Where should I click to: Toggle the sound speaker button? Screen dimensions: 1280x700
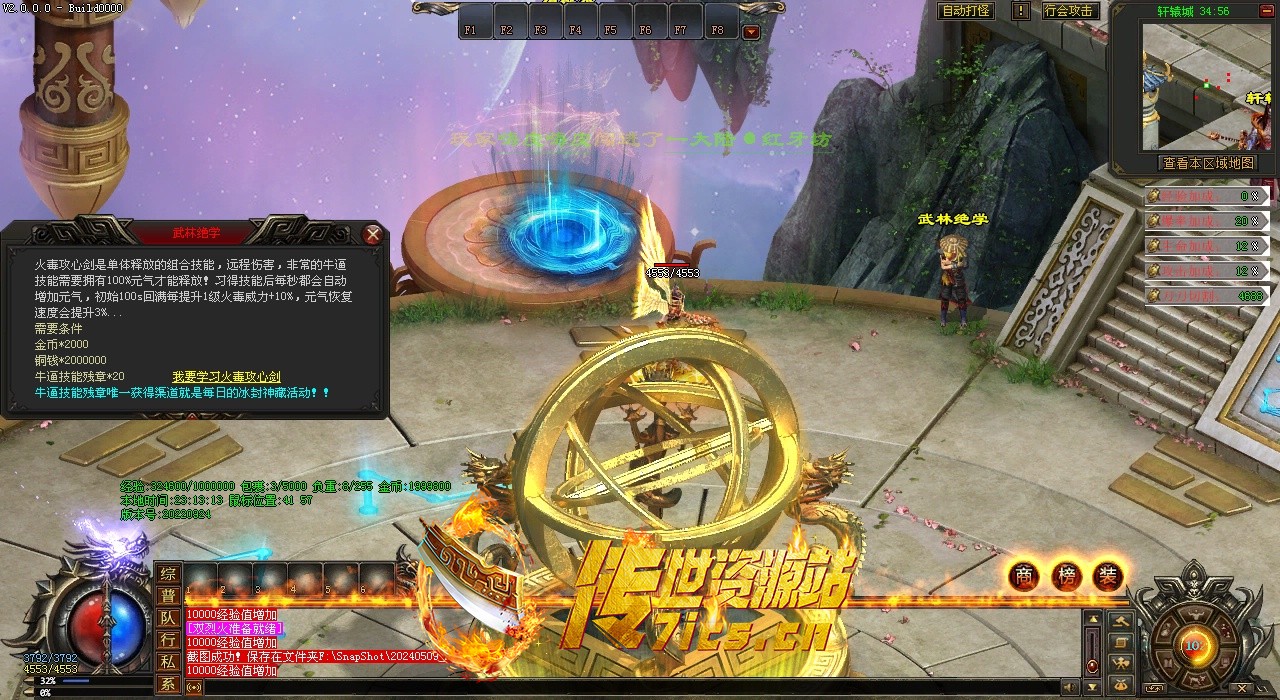point(1071,687)
